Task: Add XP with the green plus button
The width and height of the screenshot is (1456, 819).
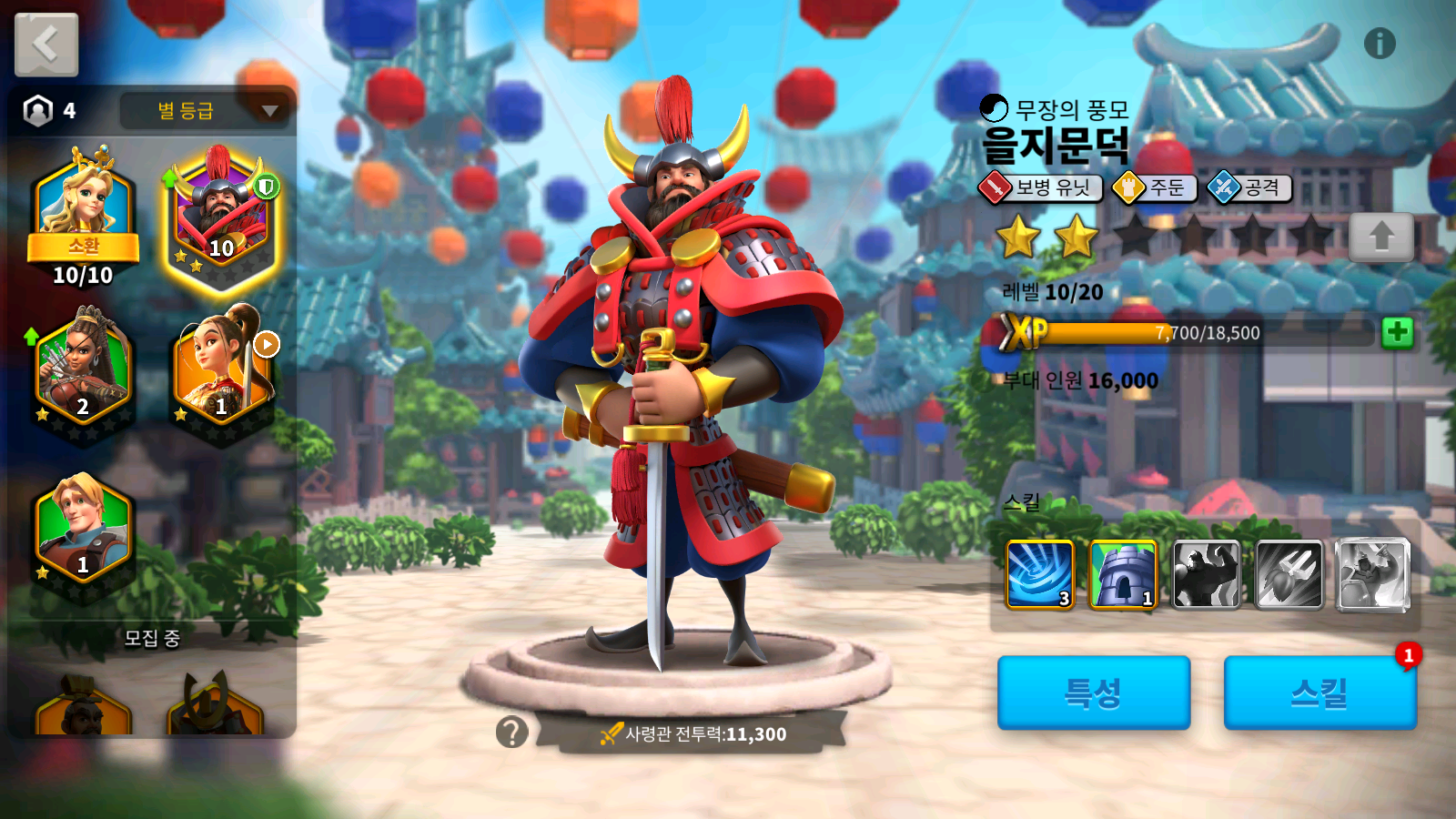Action: point(1397,333)
